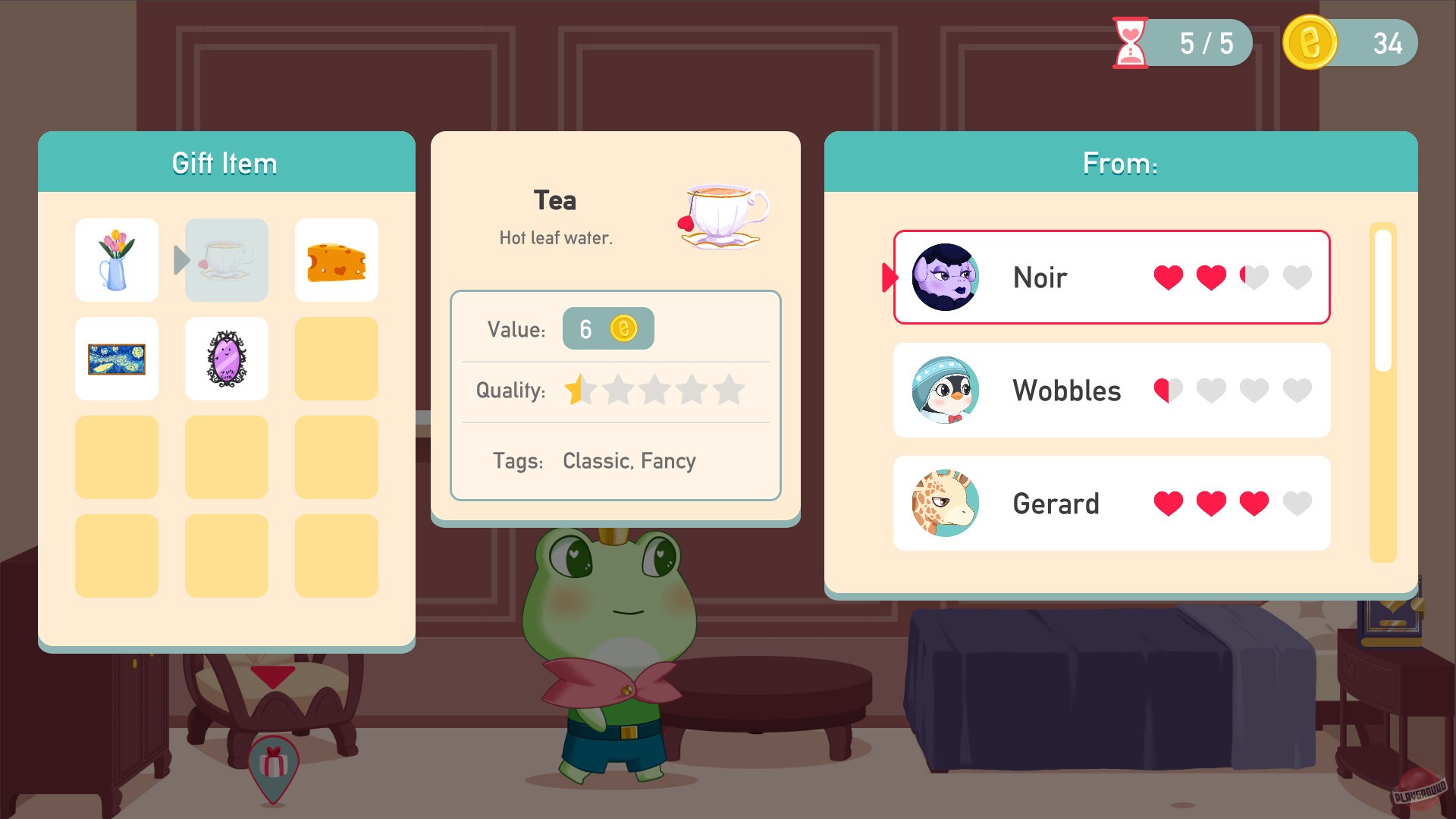Click the gold coin currency icon
1456x819 pixels.
(1308, 42)
